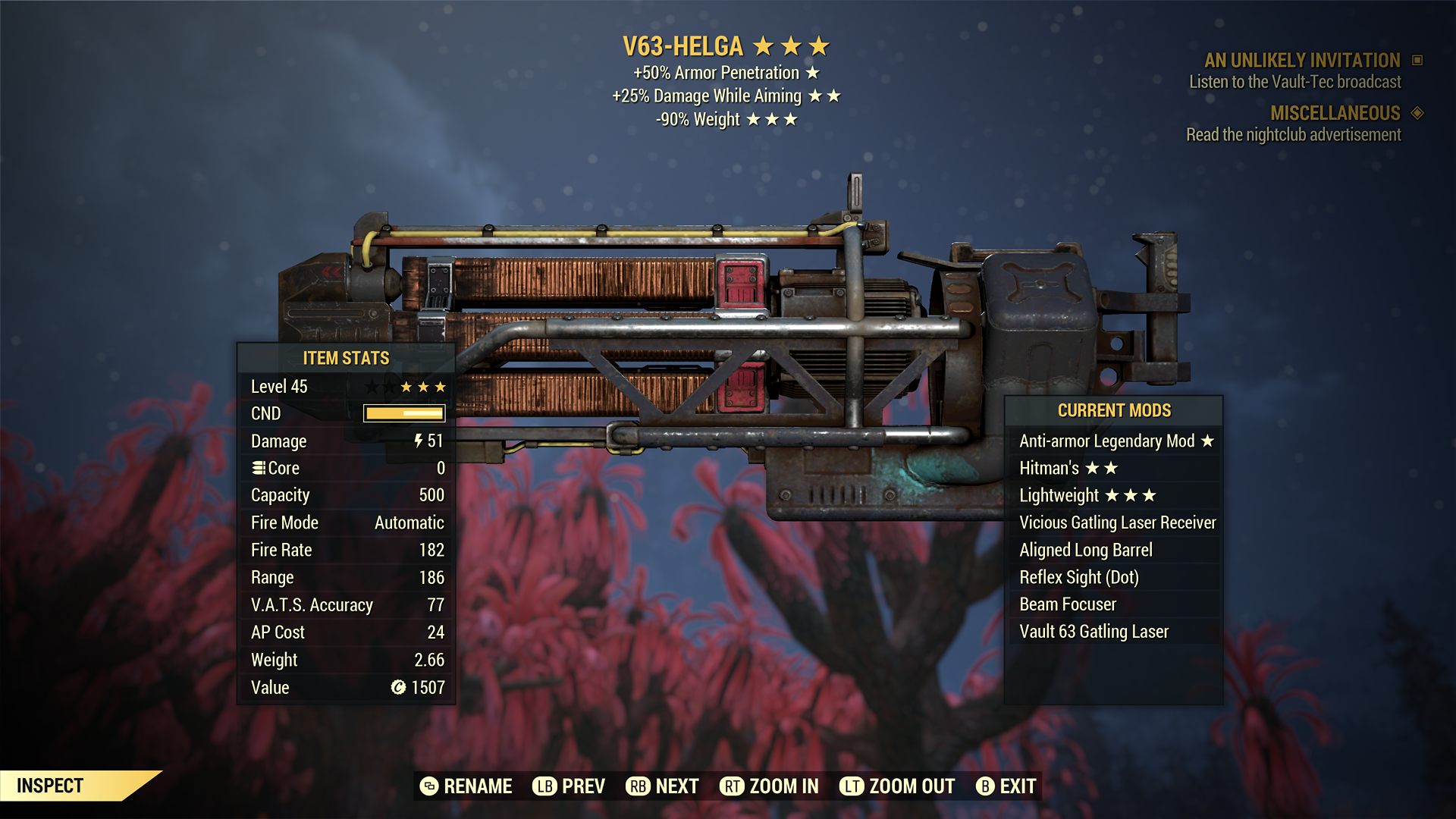1456x819 pixels.
Task: Expand the Fire Mode Automatic selector
Action: point(408,522)
